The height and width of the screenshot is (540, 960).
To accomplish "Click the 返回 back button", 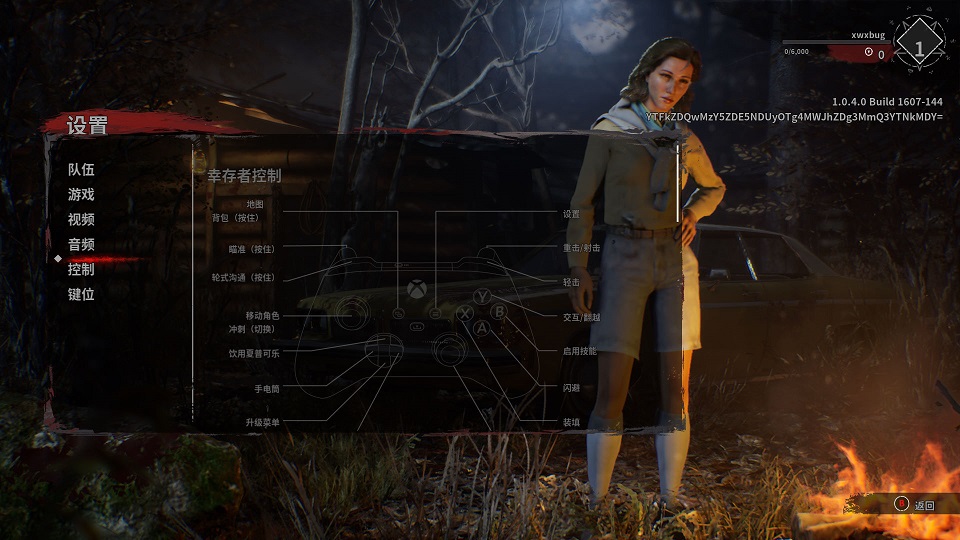I will [915, 505].
